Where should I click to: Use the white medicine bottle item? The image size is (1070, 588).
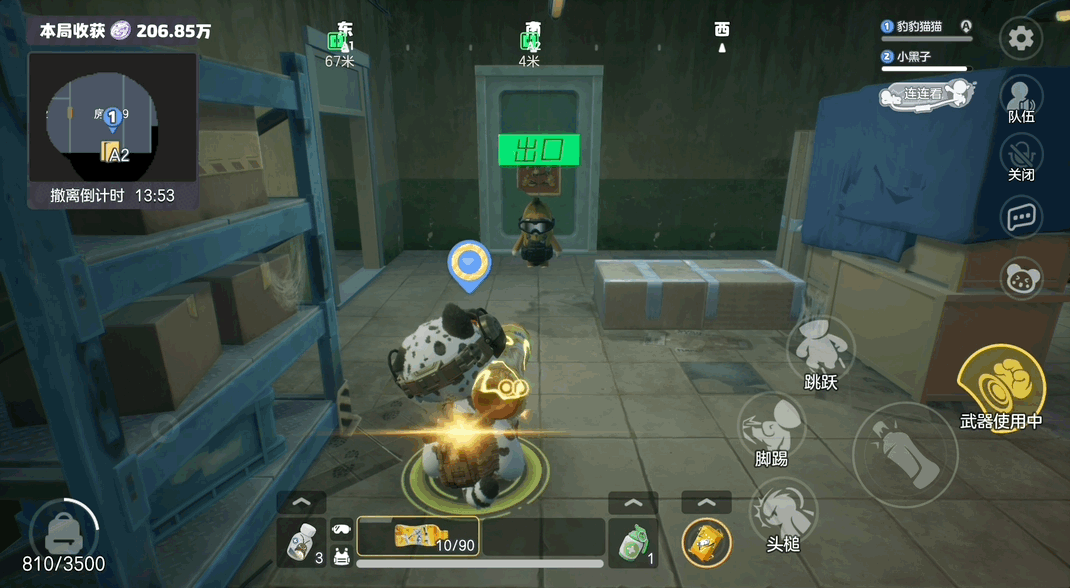pos(301,543)
